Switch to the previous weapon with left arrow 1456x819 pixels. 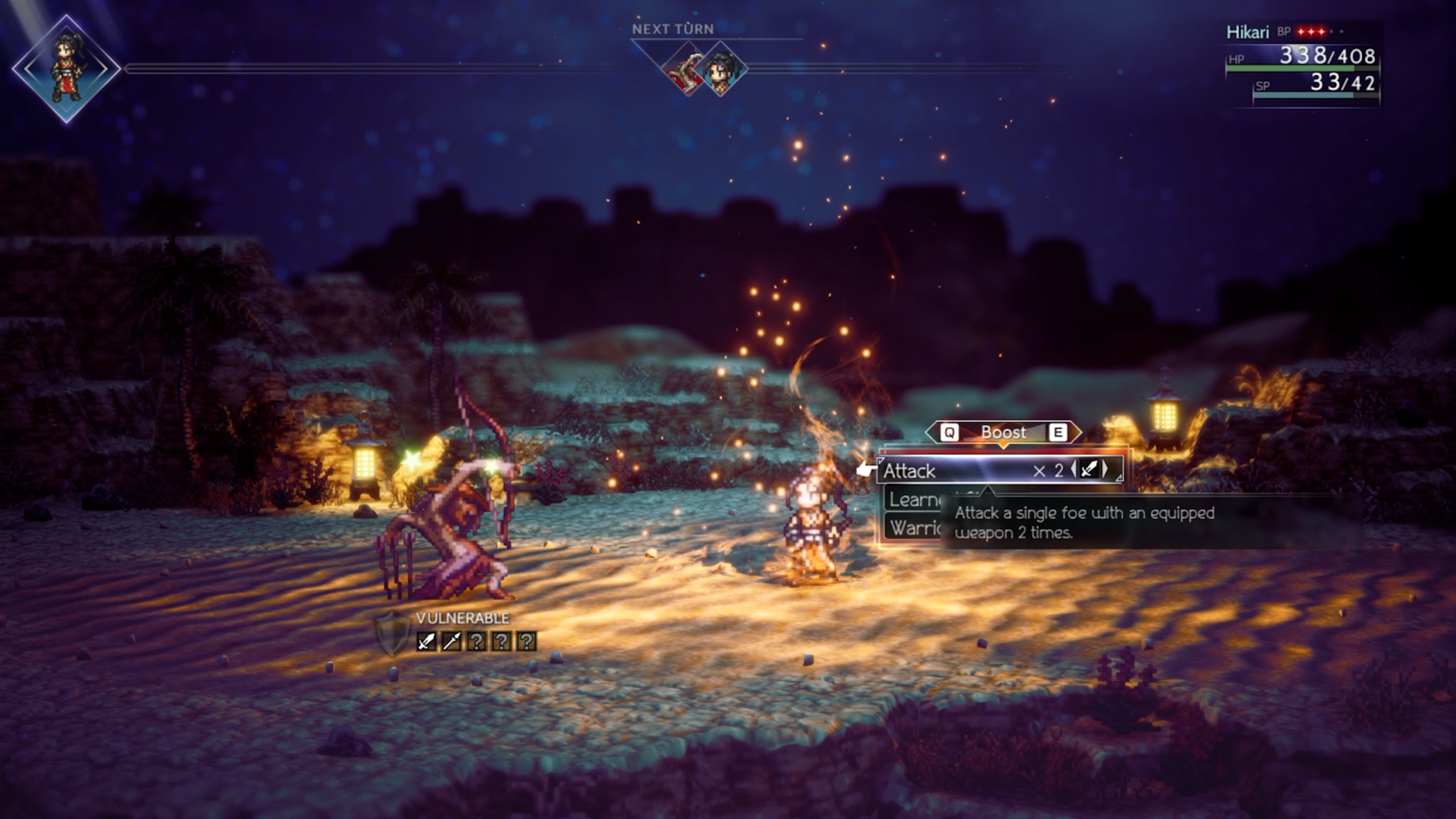coord(1073,470)
